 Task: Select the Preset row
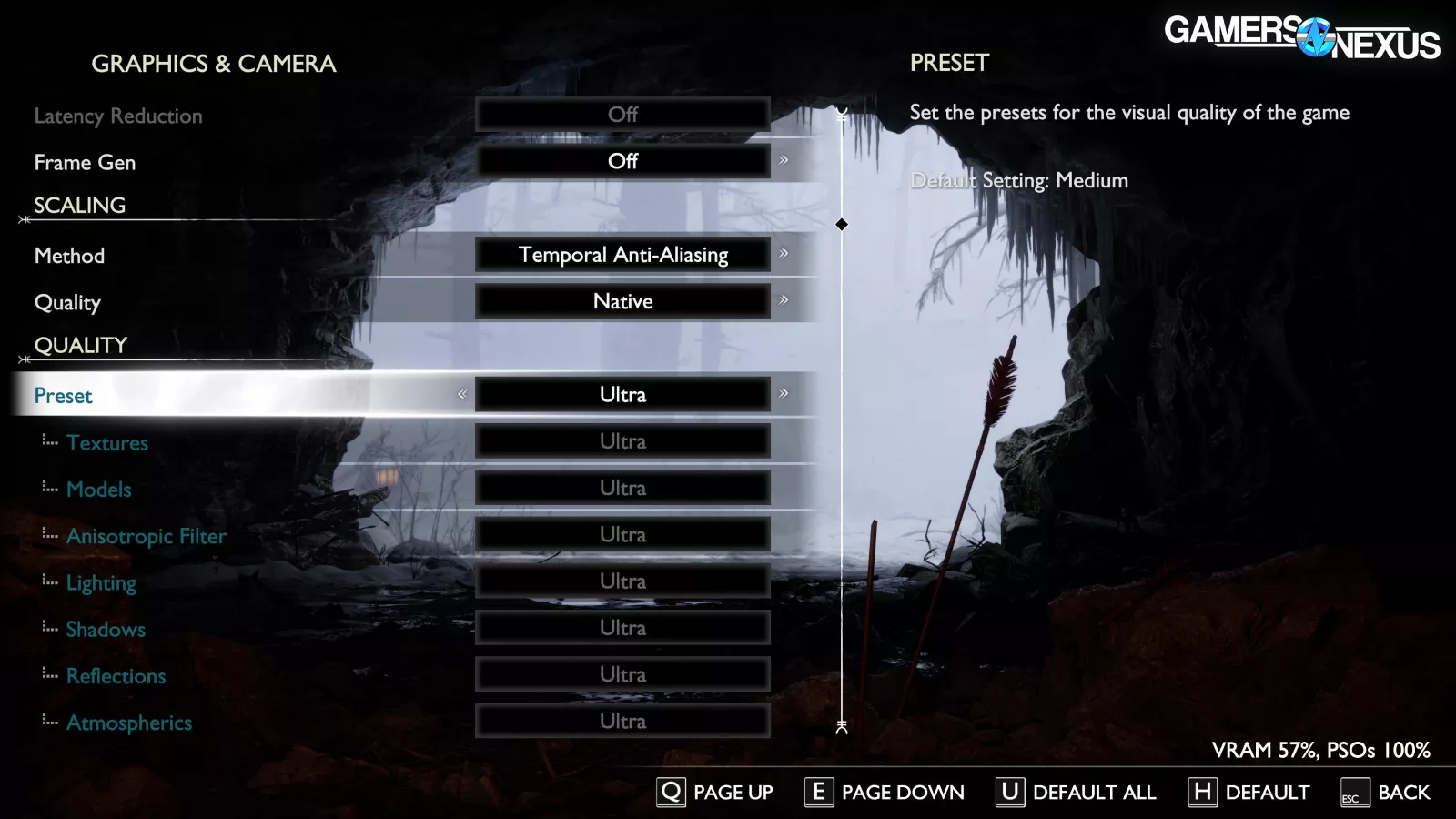click(x=64, y=396)
